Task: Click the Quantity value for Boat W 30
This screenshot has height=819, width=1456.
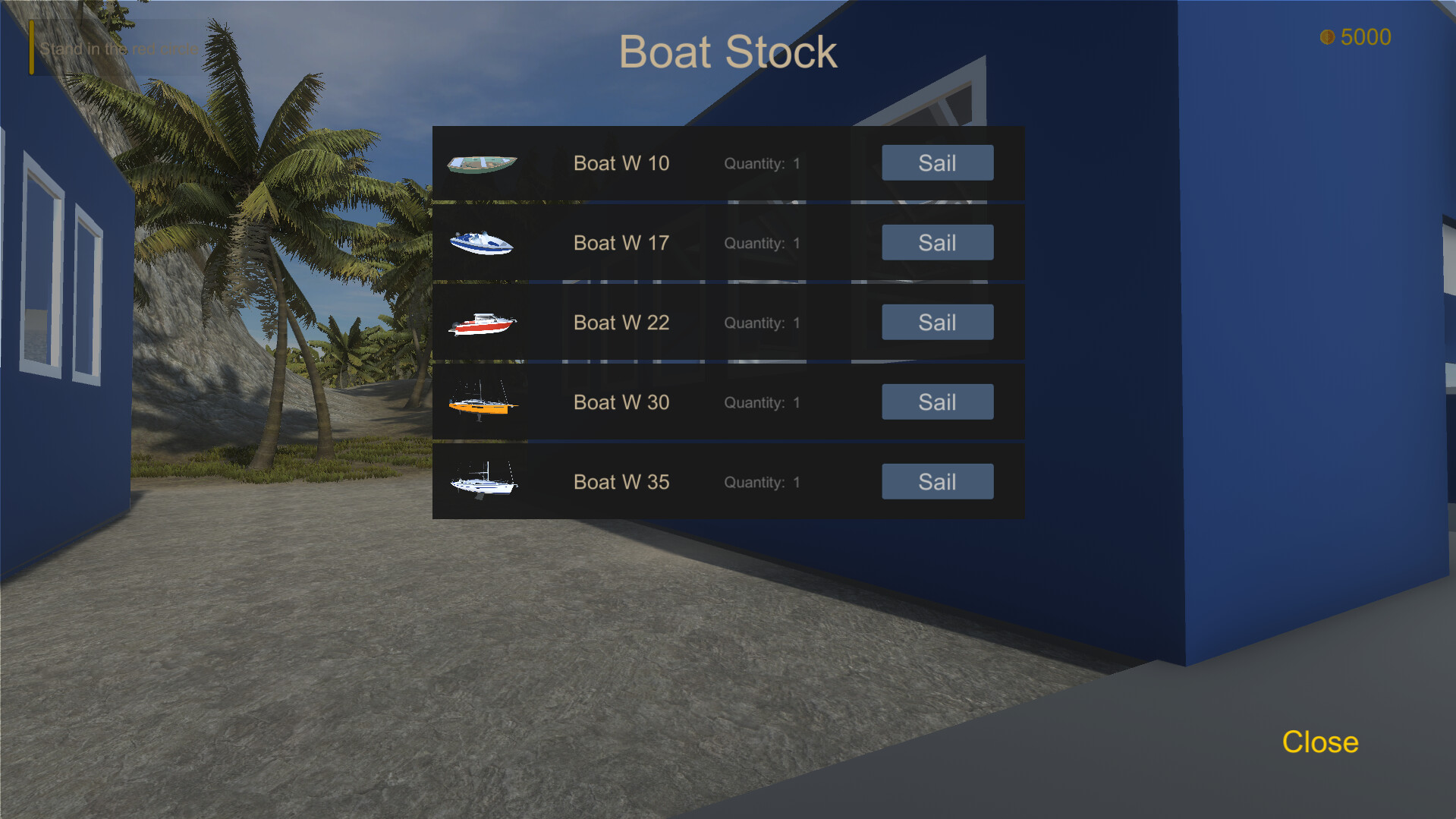Action: [x=796, y=402]
